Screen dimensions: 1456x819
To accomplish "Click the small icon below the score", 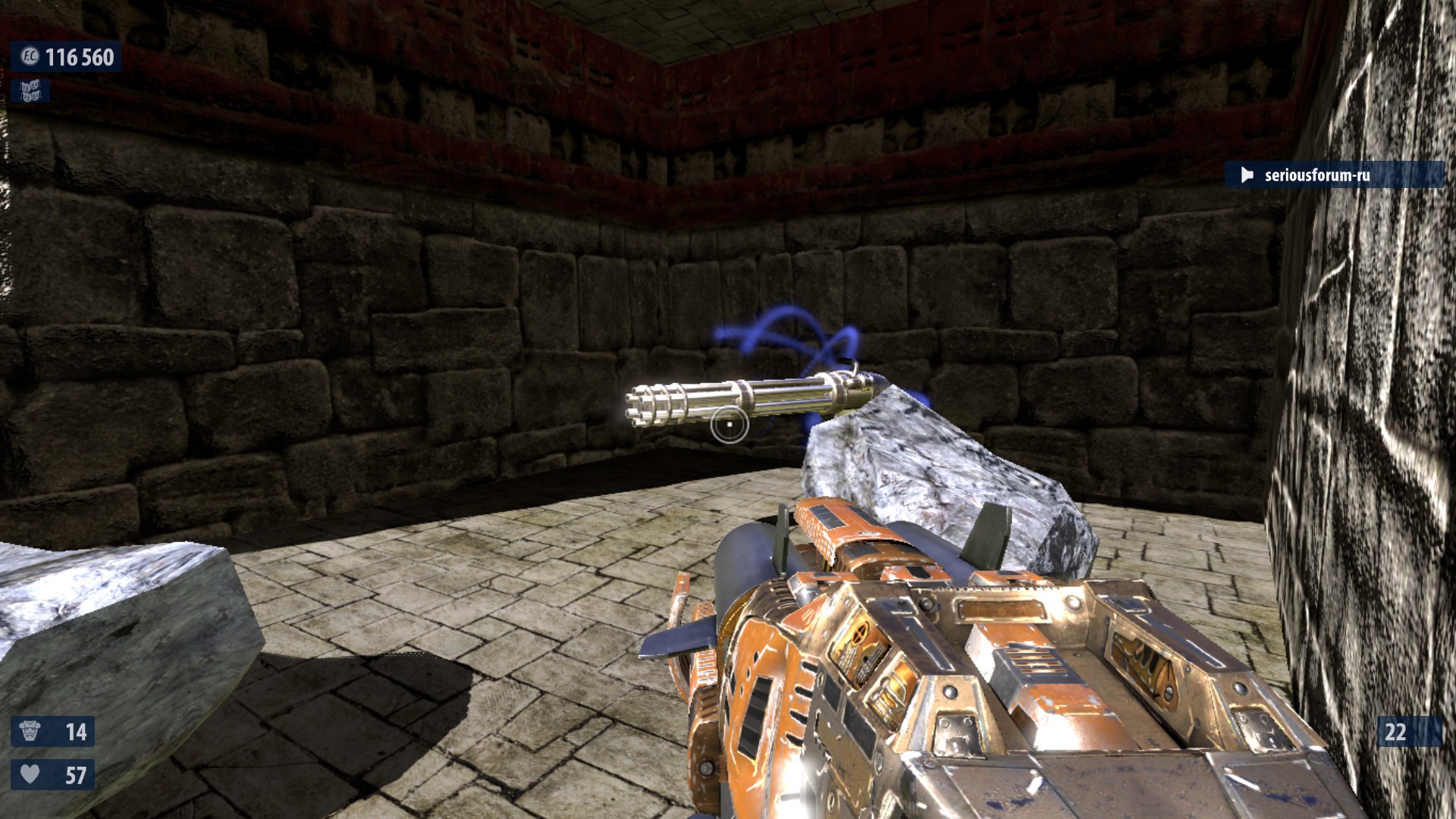I will (x=30, y=91).
